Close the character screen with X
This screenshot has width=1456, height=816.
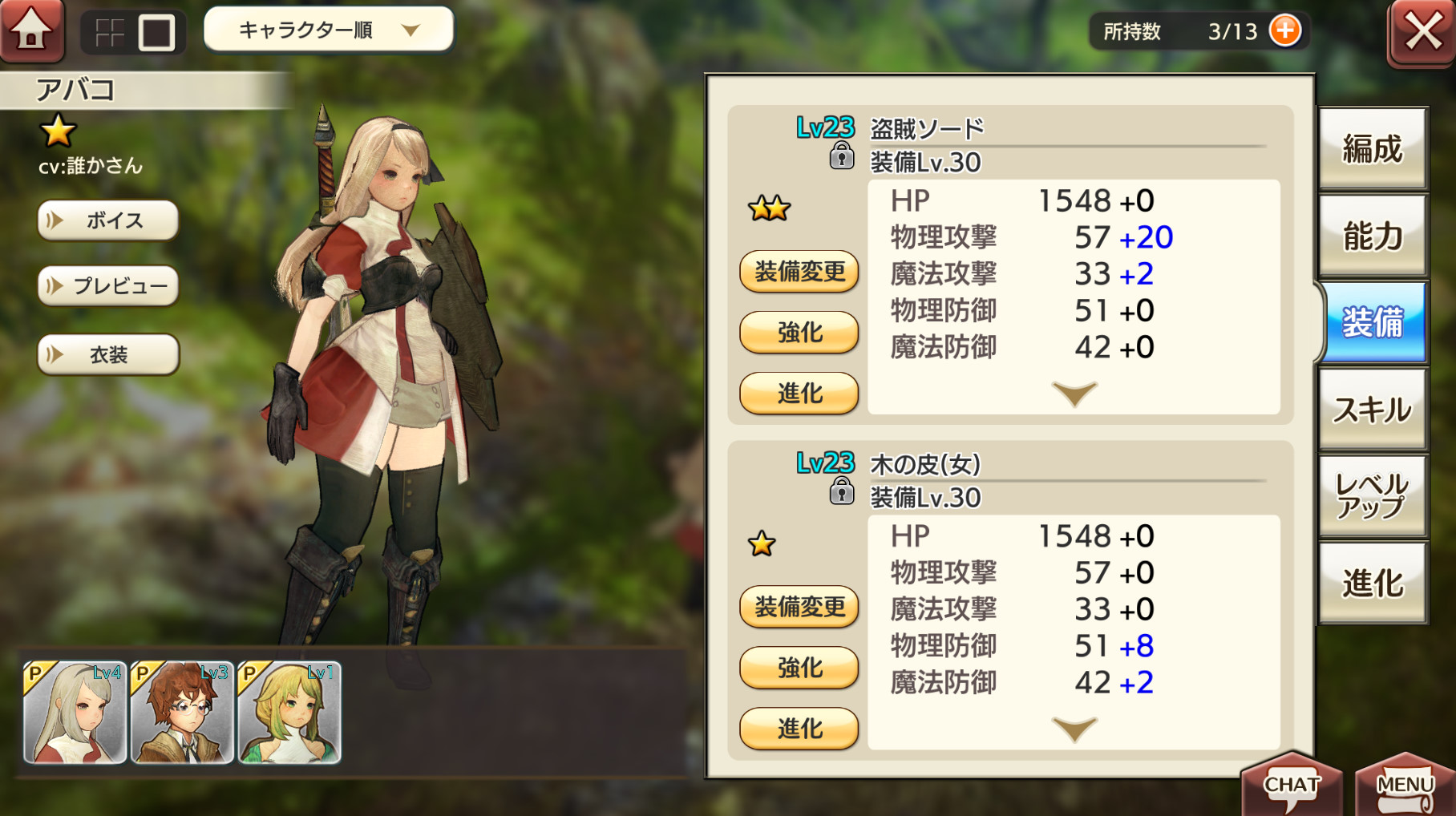tap(1422, 33)
